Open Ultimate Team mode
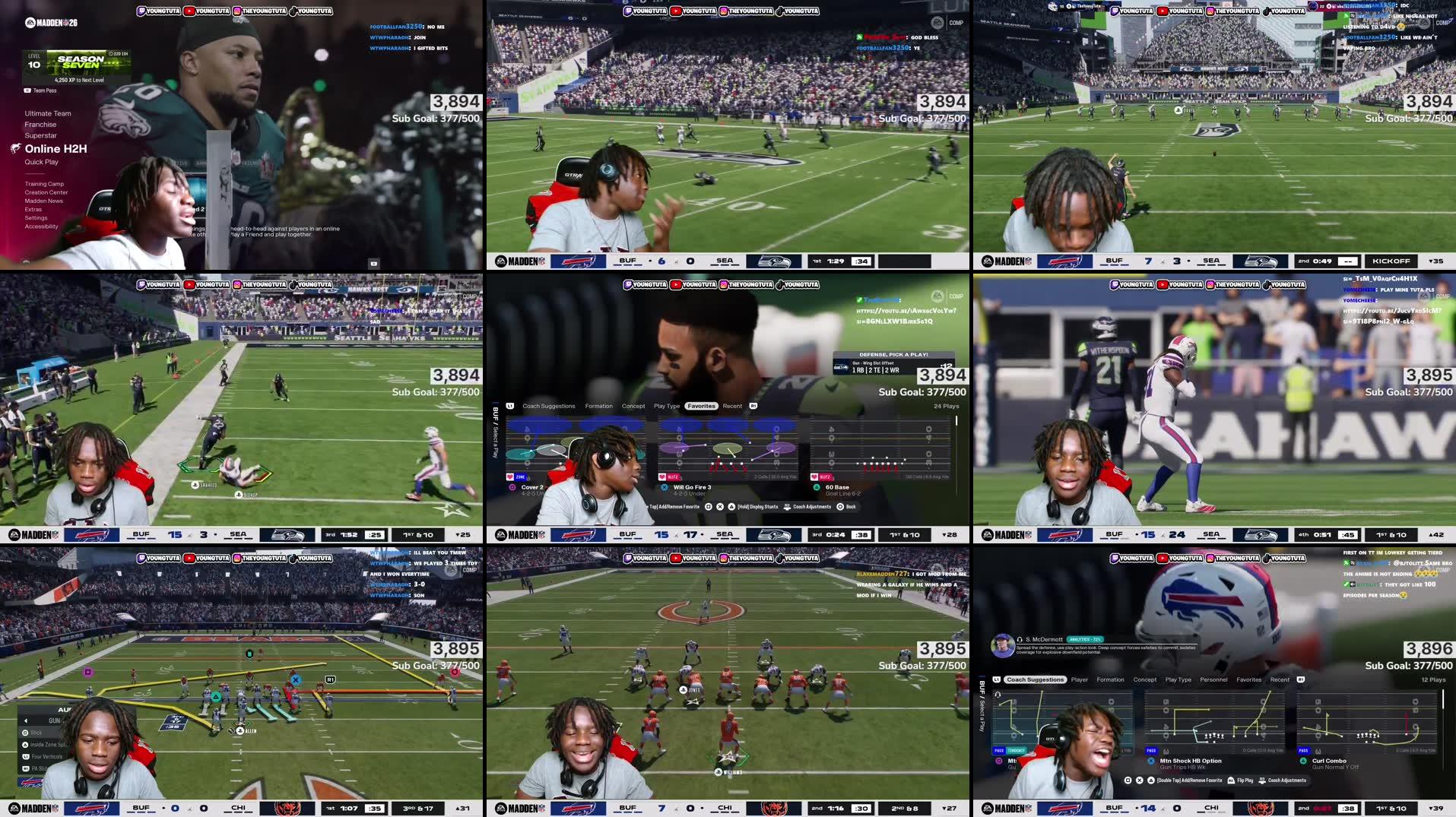The height and width of the screenshot is (817, 1456). (x=48, y=113)
